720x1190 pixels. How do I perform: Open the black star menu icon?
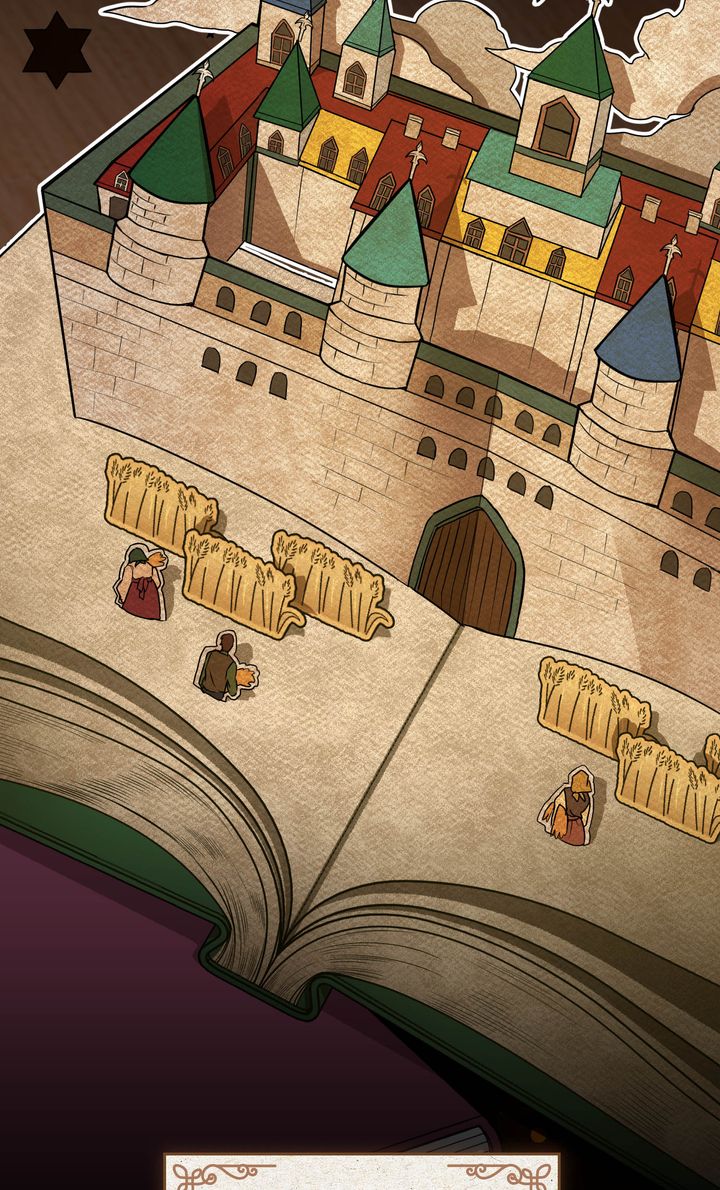click(57, 50)
